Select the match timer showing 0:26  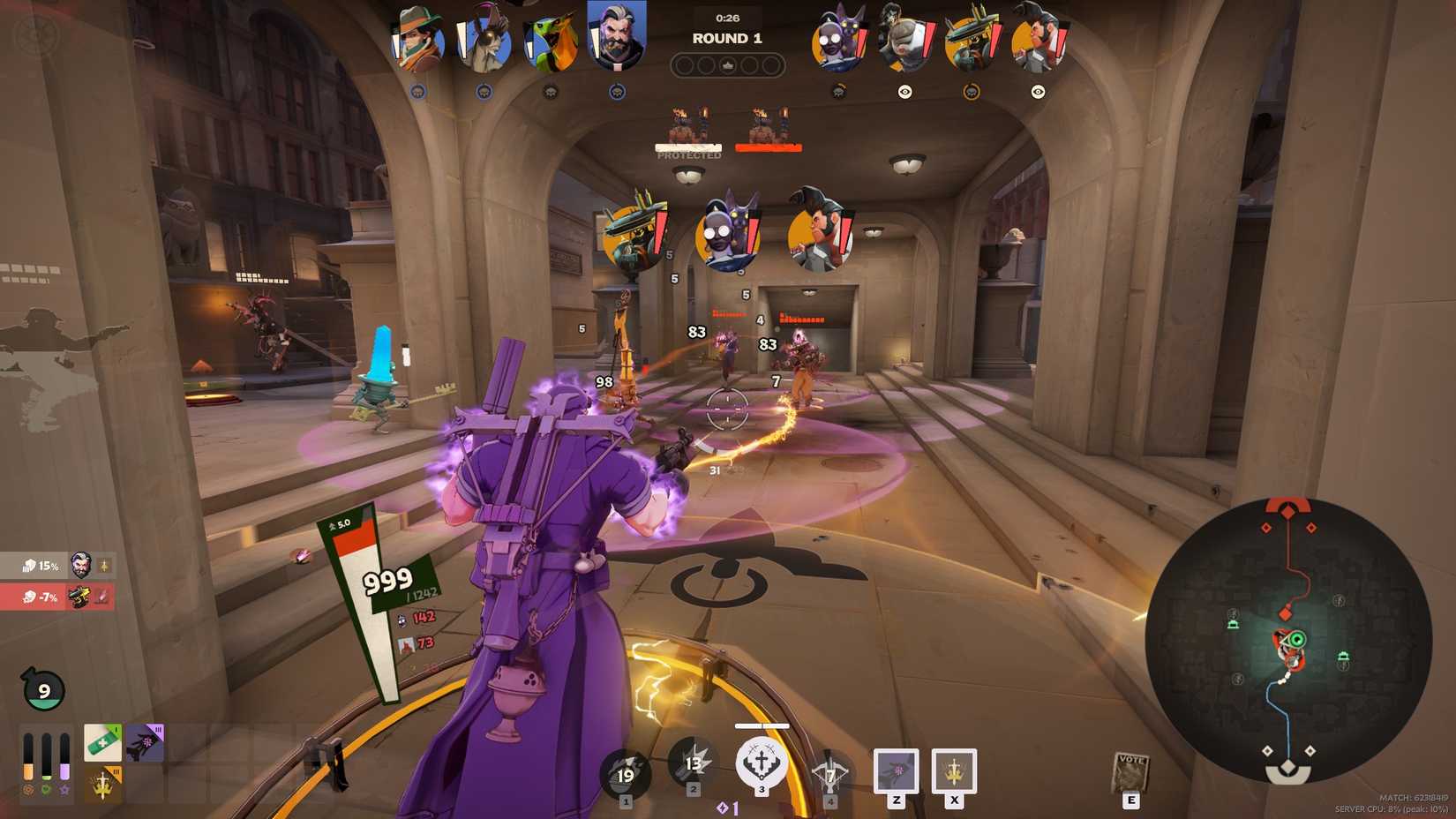727,15
